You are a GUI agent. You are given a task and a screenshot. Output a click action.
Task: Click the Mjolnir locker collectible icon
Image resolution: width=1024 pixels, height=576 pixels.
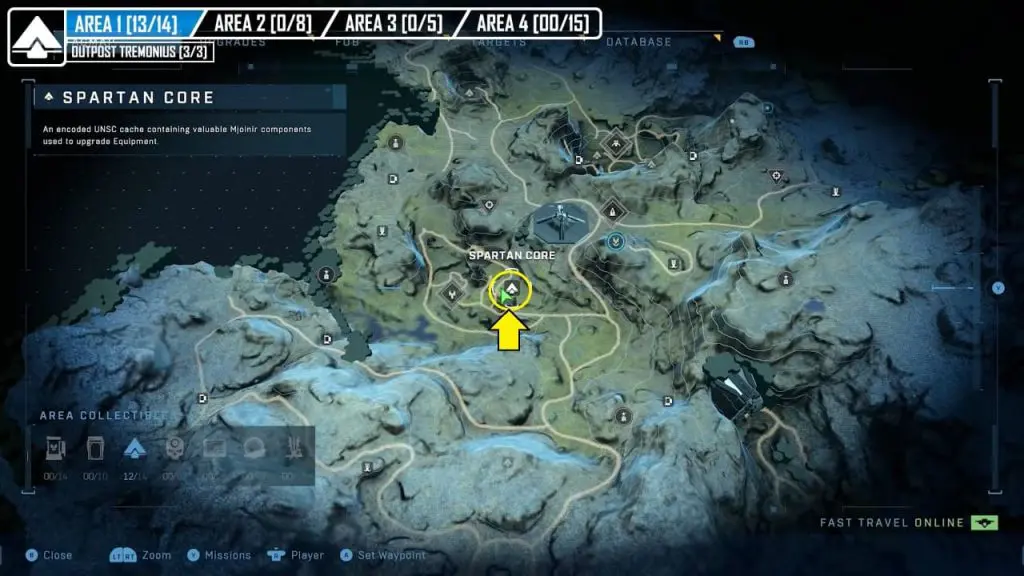click(95, 449)
